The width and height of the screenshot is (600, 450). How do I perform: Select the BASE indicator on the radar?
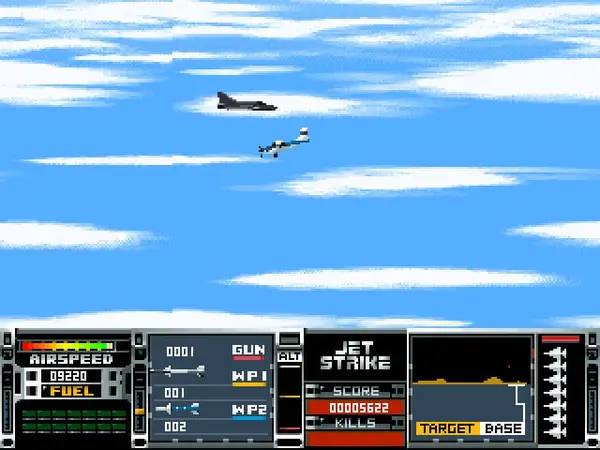pyautogui.click(x=504, y=429)
